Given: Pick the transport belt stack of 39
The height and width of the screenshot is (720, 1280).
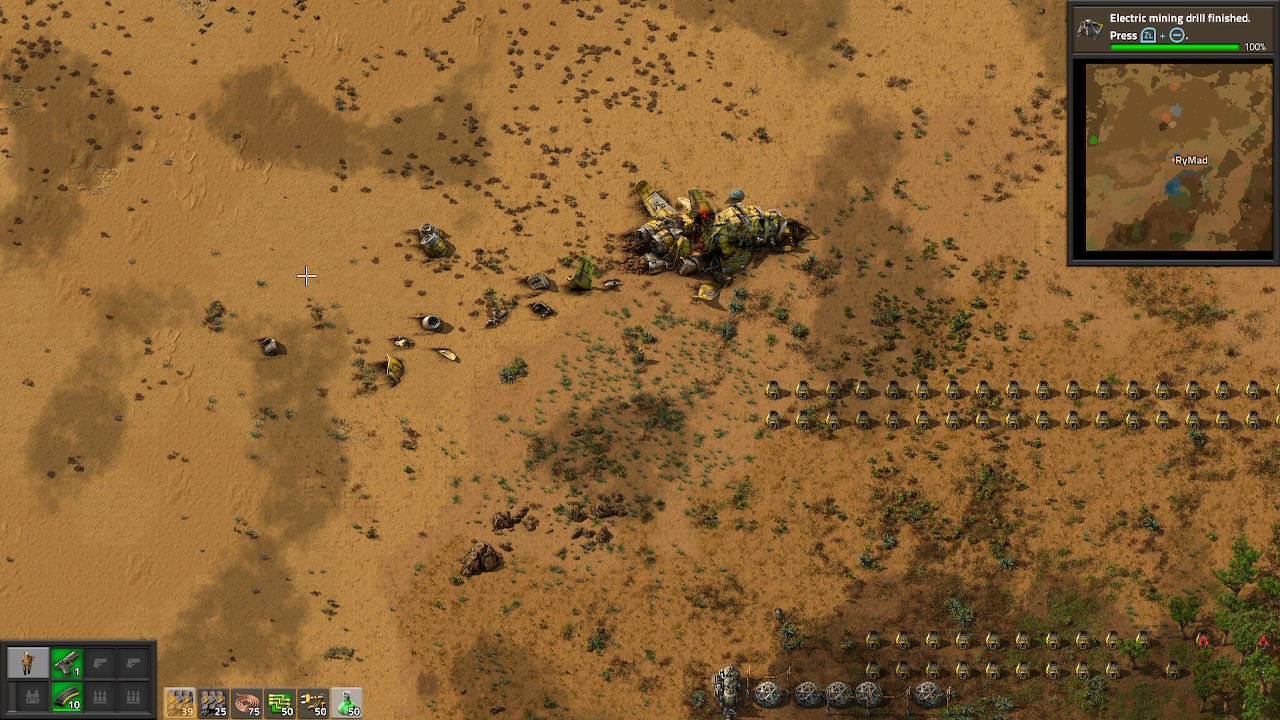Looking at the screenshot, I should pos(180,703).
